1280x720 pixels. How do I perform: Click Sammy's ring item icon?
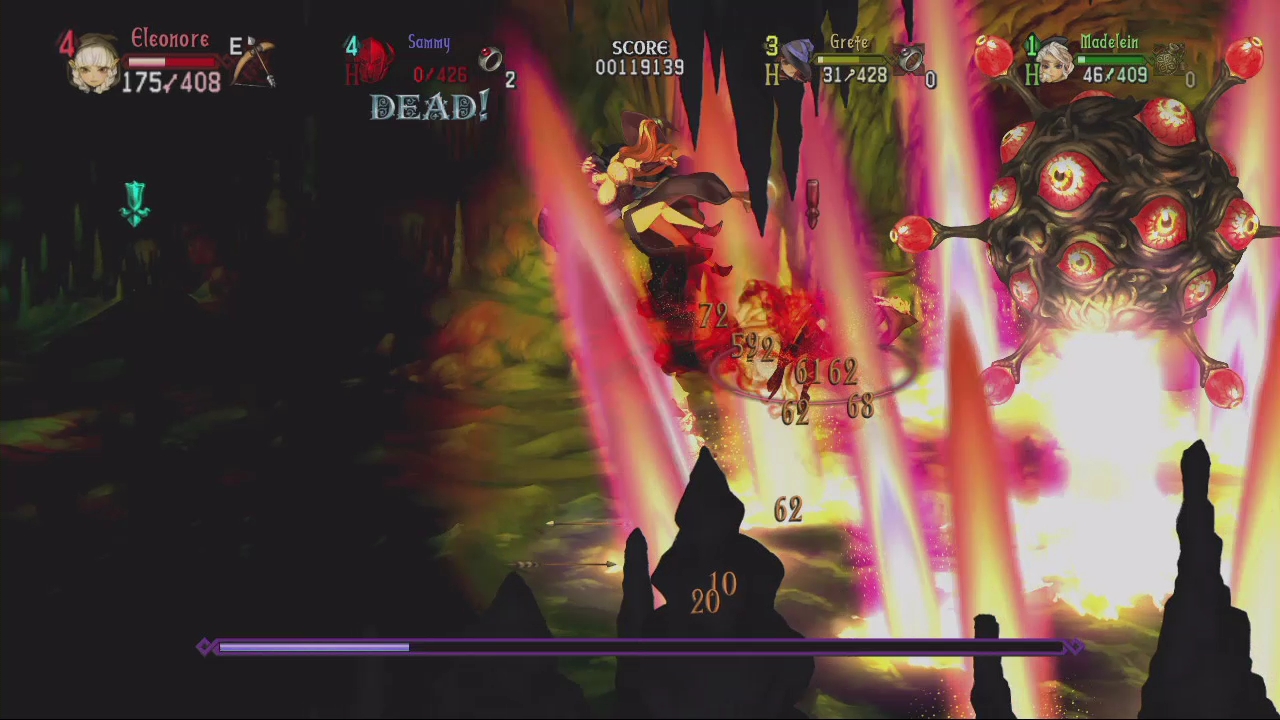(x=492, y=60)
